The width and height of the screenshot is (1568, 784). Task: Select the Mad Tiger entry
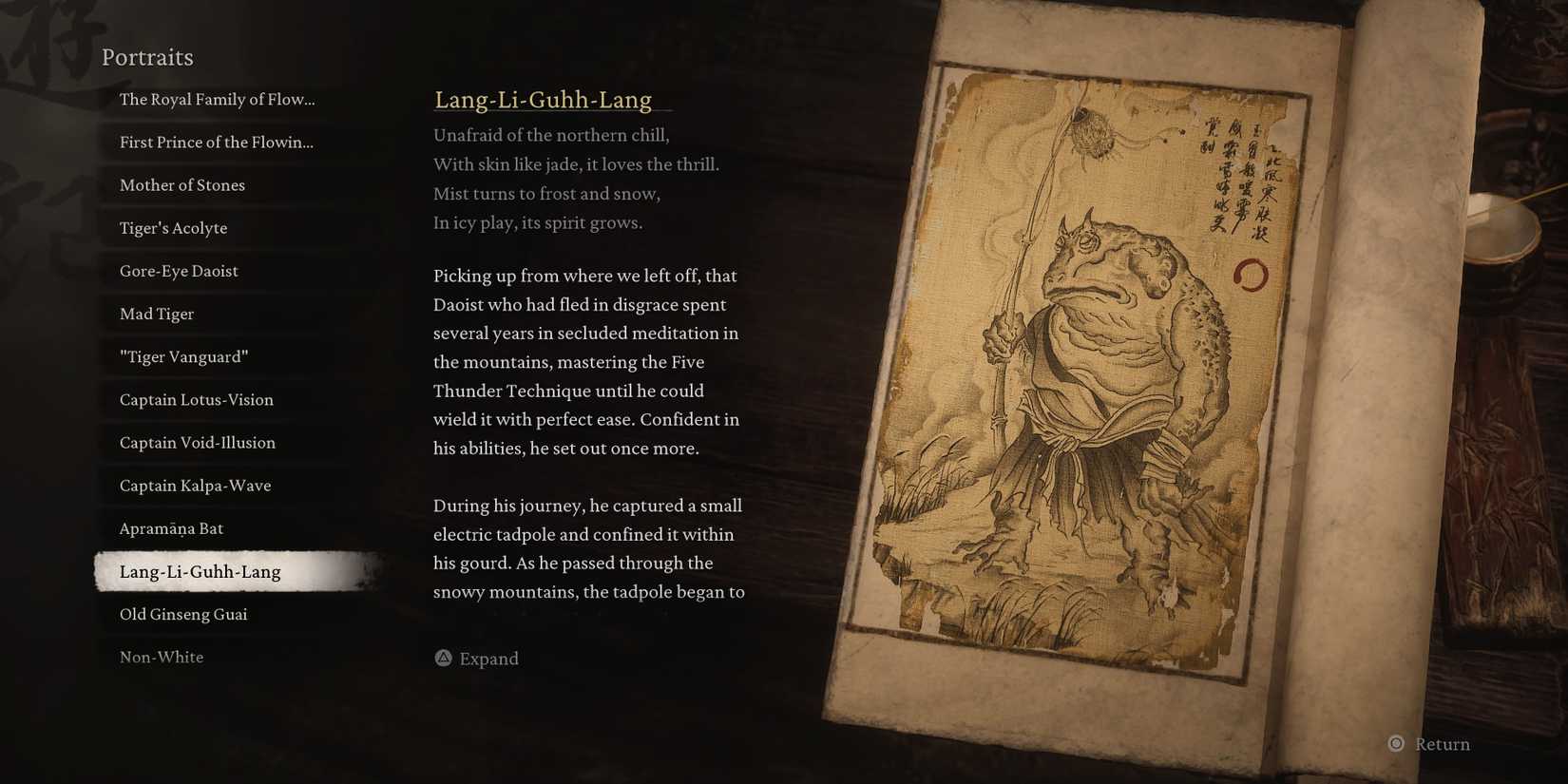click(156, 314)
